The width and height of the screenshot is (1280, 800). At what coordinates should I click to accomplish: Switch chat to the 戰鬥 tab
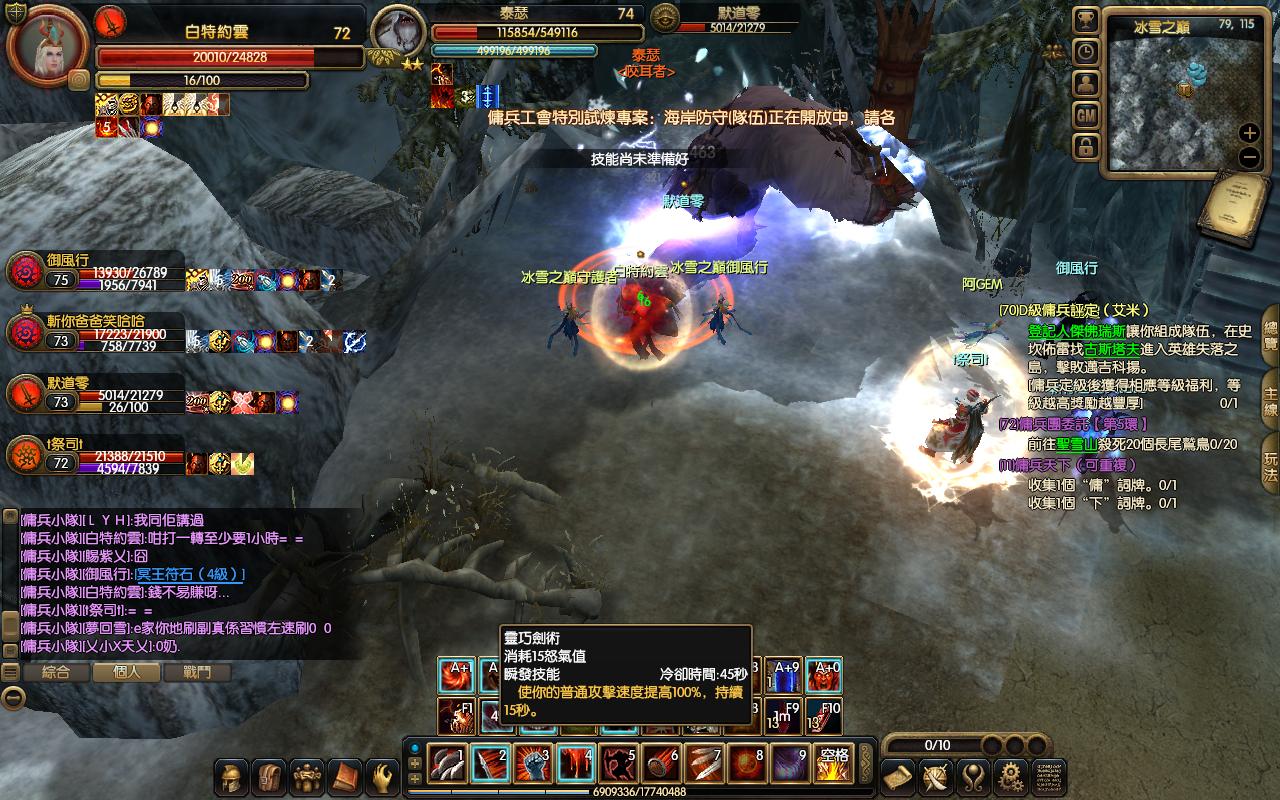(x=197, y=673)
